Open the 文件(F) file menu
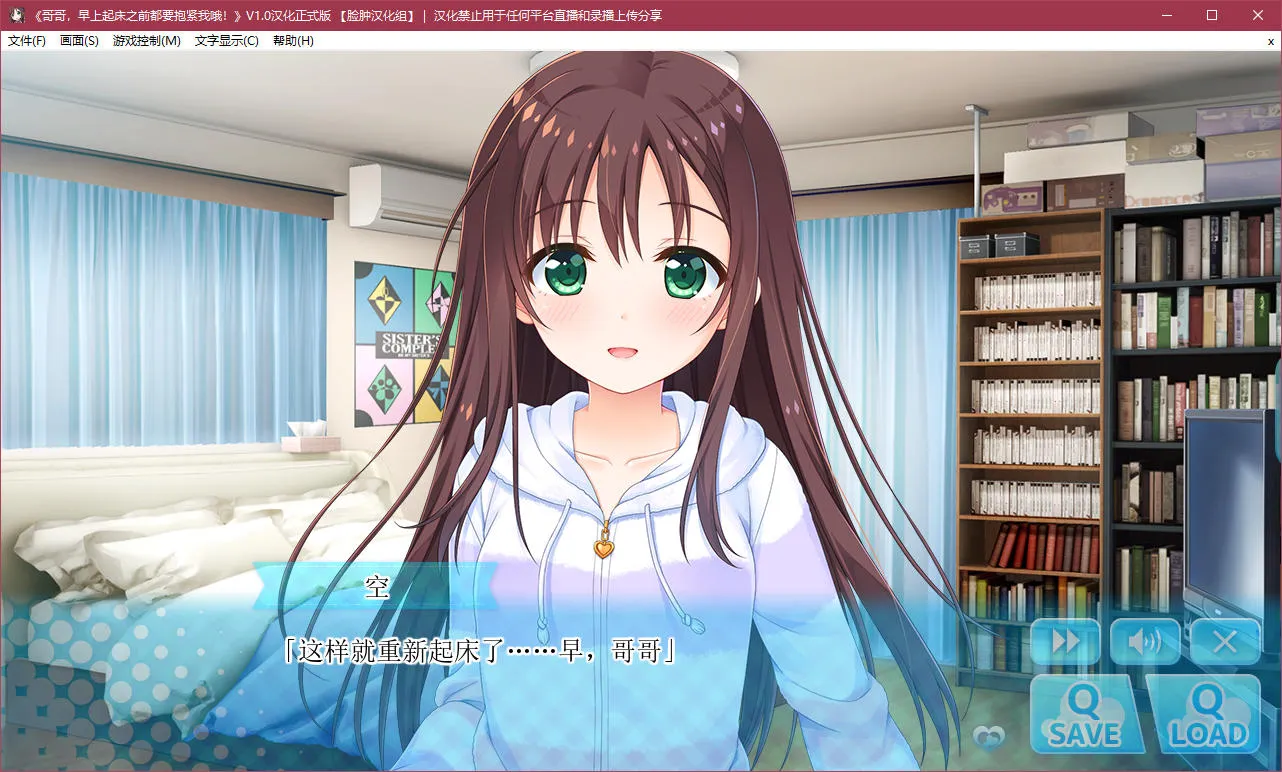Image resolution: width=1282 pixels, height=772 pixels. [27, 41]
